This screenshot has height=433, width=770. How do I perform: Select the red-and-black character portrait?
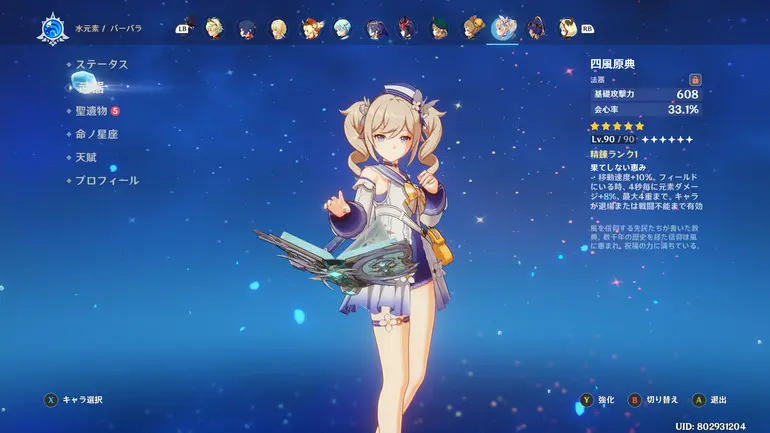click(x=407, y=28)
